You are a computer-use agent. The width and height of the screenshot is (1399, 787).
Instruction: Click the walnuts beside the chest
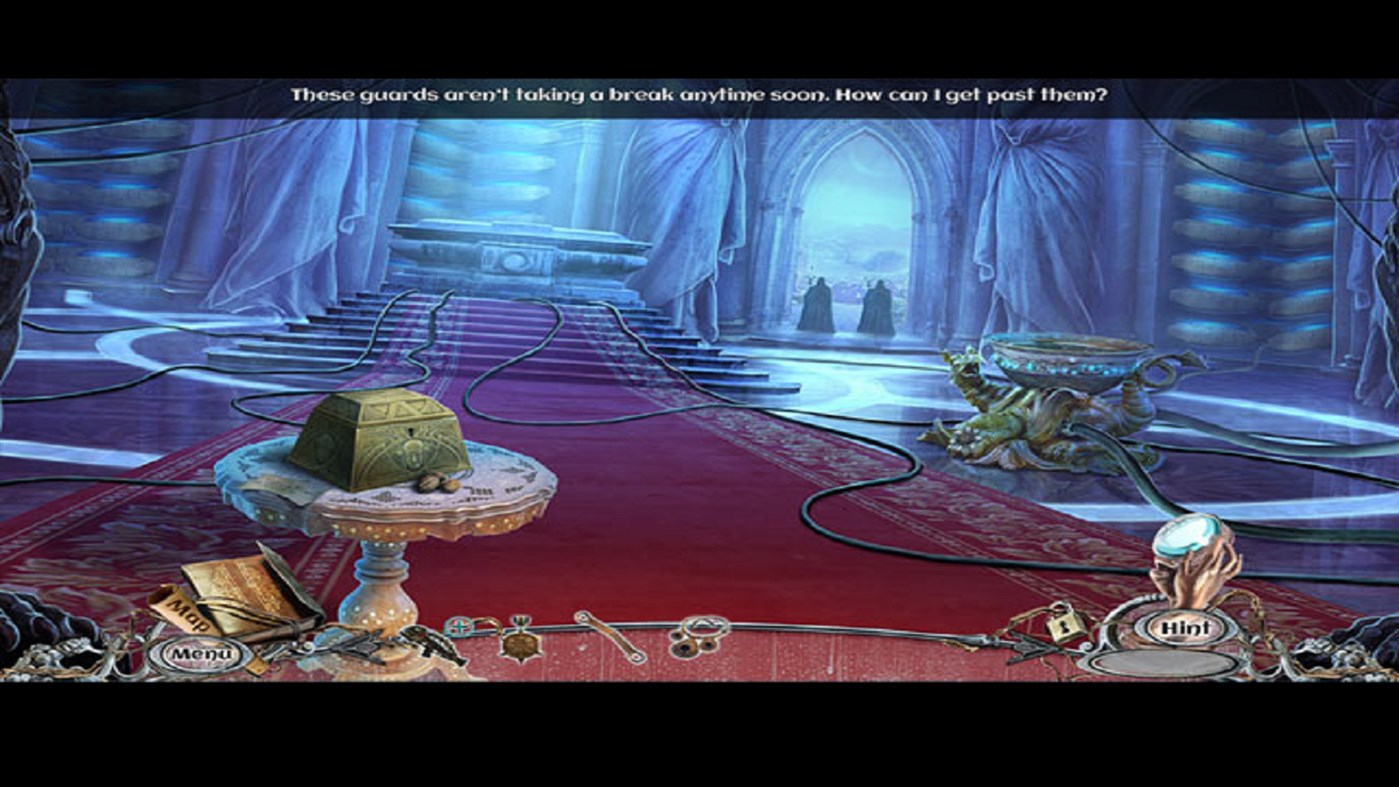(437, 484)
